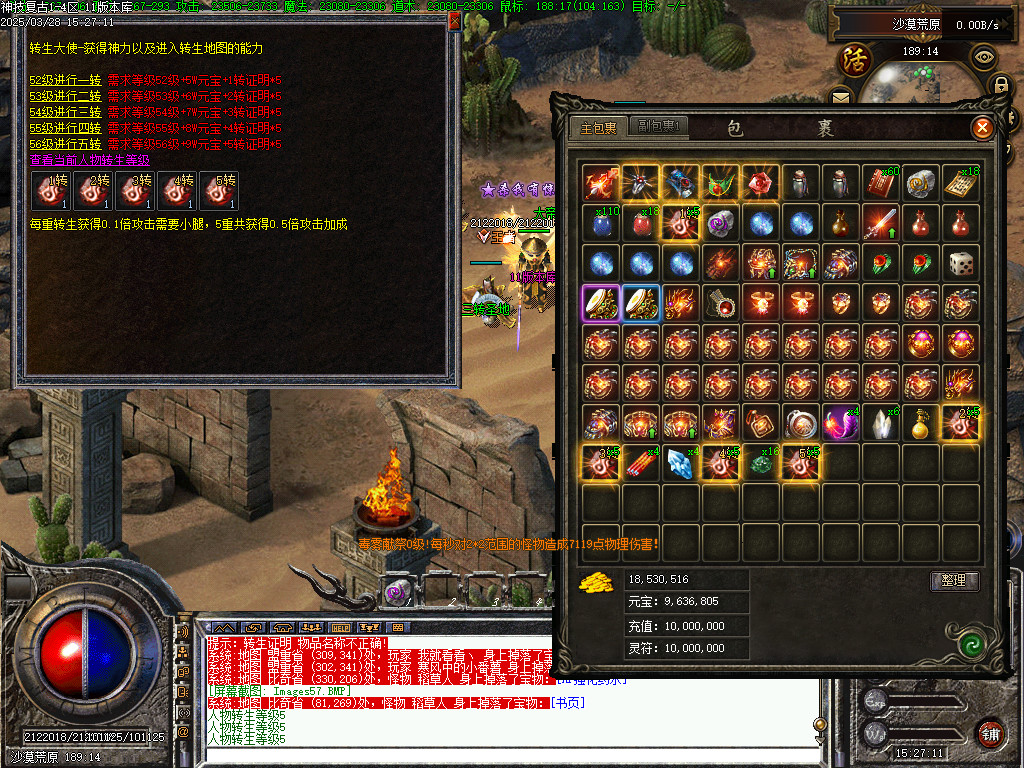Switch to the 副包裹1 tab
This screenshot has height=768, width=1024.
[660, 127]
